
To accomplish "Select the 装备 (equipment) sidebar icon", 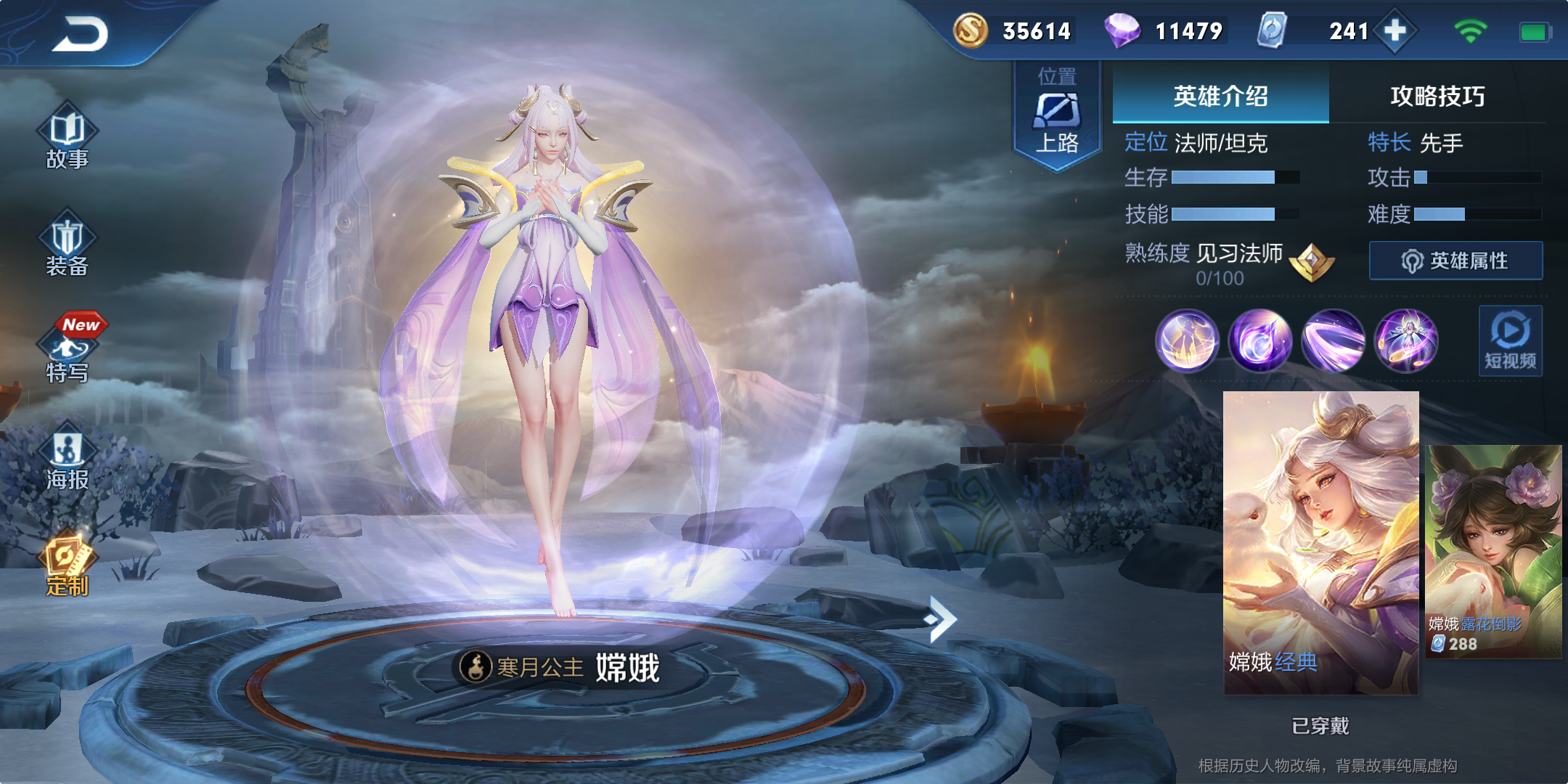I will pos(68,250).
